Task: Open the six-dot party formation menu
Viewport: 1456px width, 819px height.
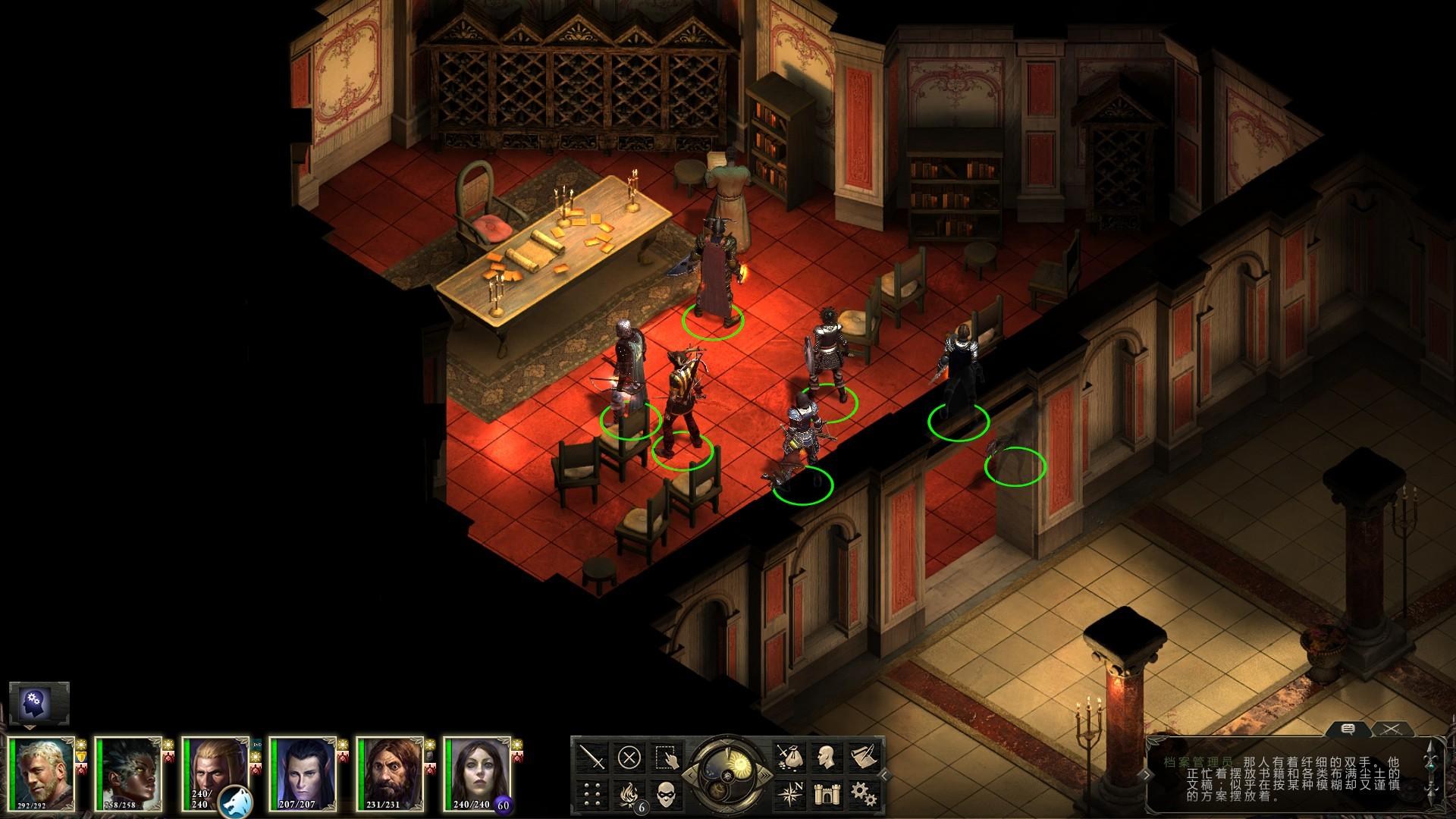Action: (x=591, y=794)
